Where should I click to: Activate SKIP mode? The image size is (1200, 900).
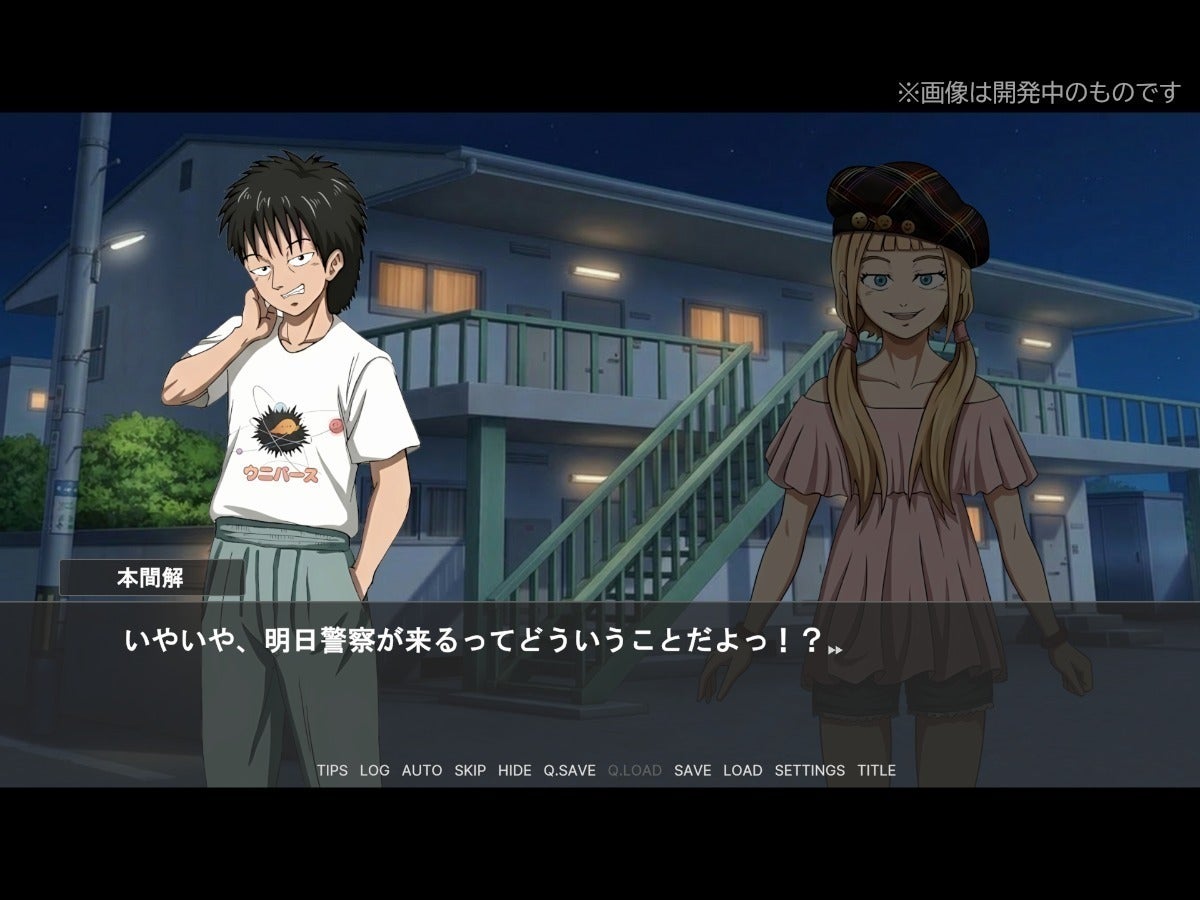coord(470,771)
